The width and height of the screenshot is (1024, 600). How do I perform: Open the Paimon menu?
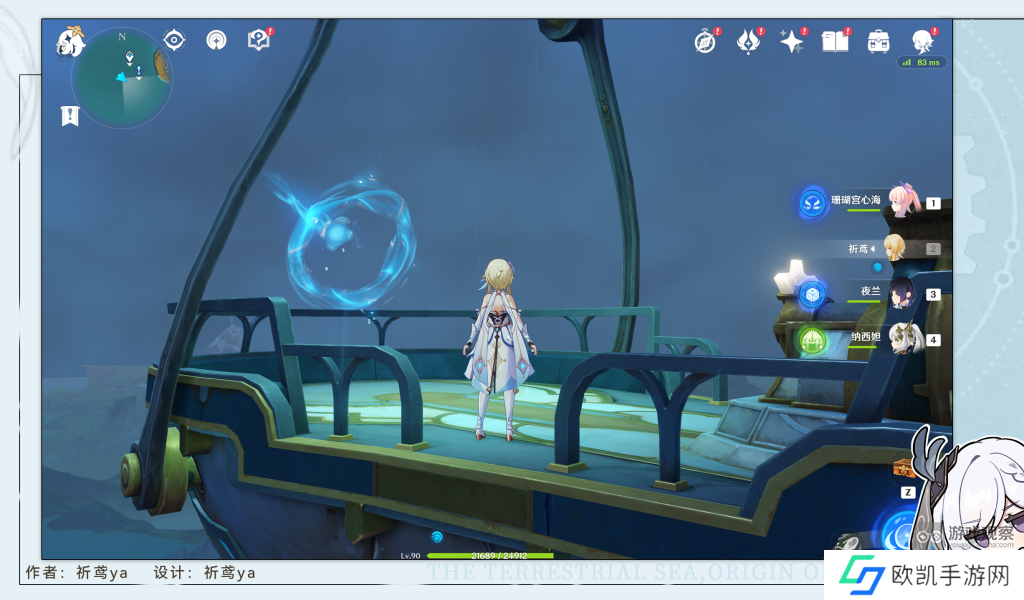(70, 41)
